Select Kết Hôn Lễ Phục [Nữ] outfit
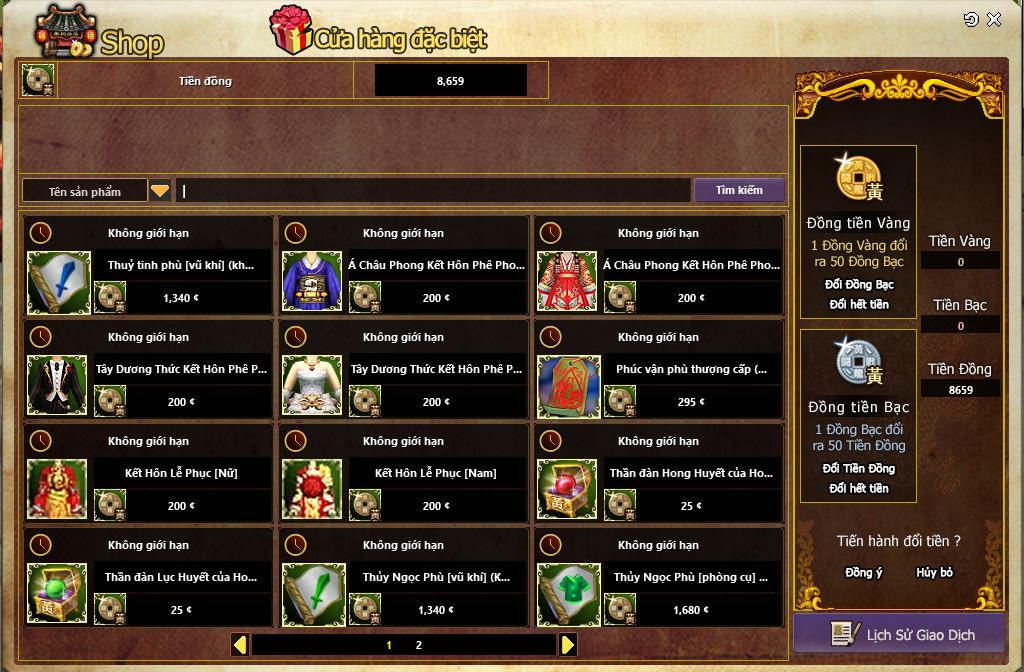Viewport: 1024px width, 672px height. click(x=59, y=490)
